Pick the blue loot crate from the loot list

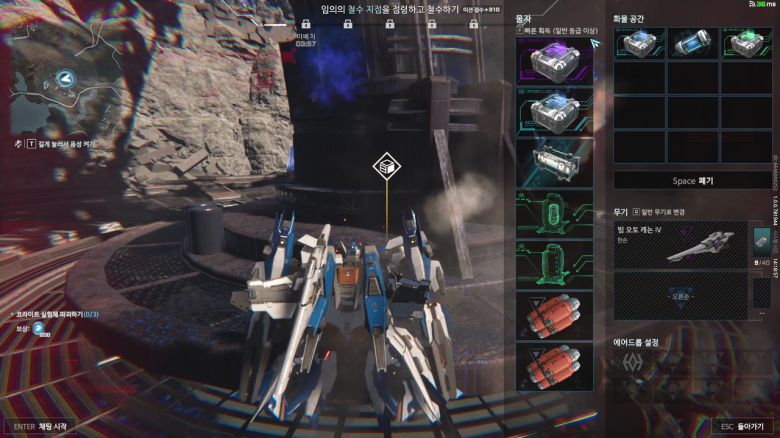pyautogui.click(x=553, y=110)
